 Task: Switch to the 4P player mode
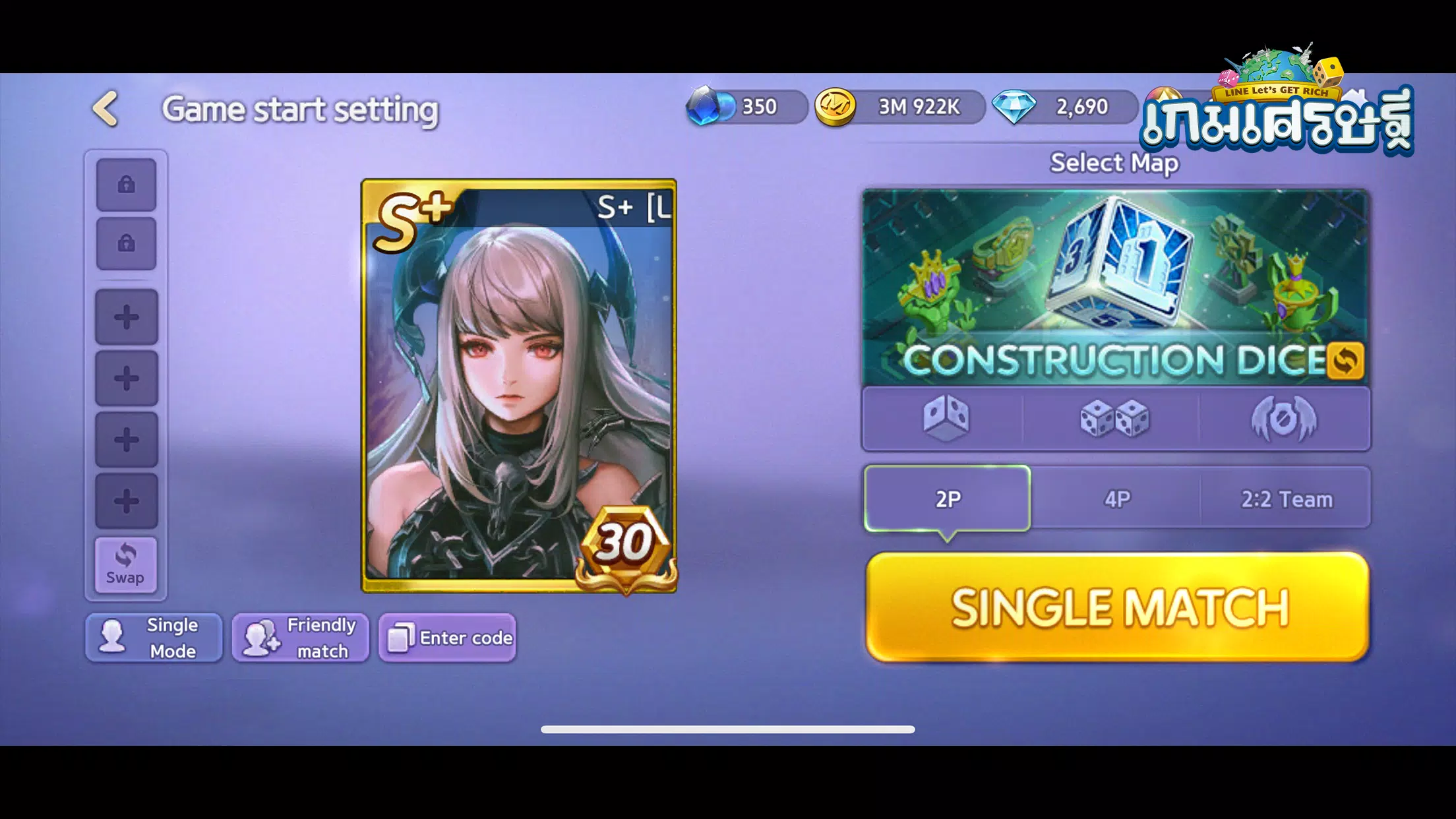pyautogui.click(x=1116, y=499)
